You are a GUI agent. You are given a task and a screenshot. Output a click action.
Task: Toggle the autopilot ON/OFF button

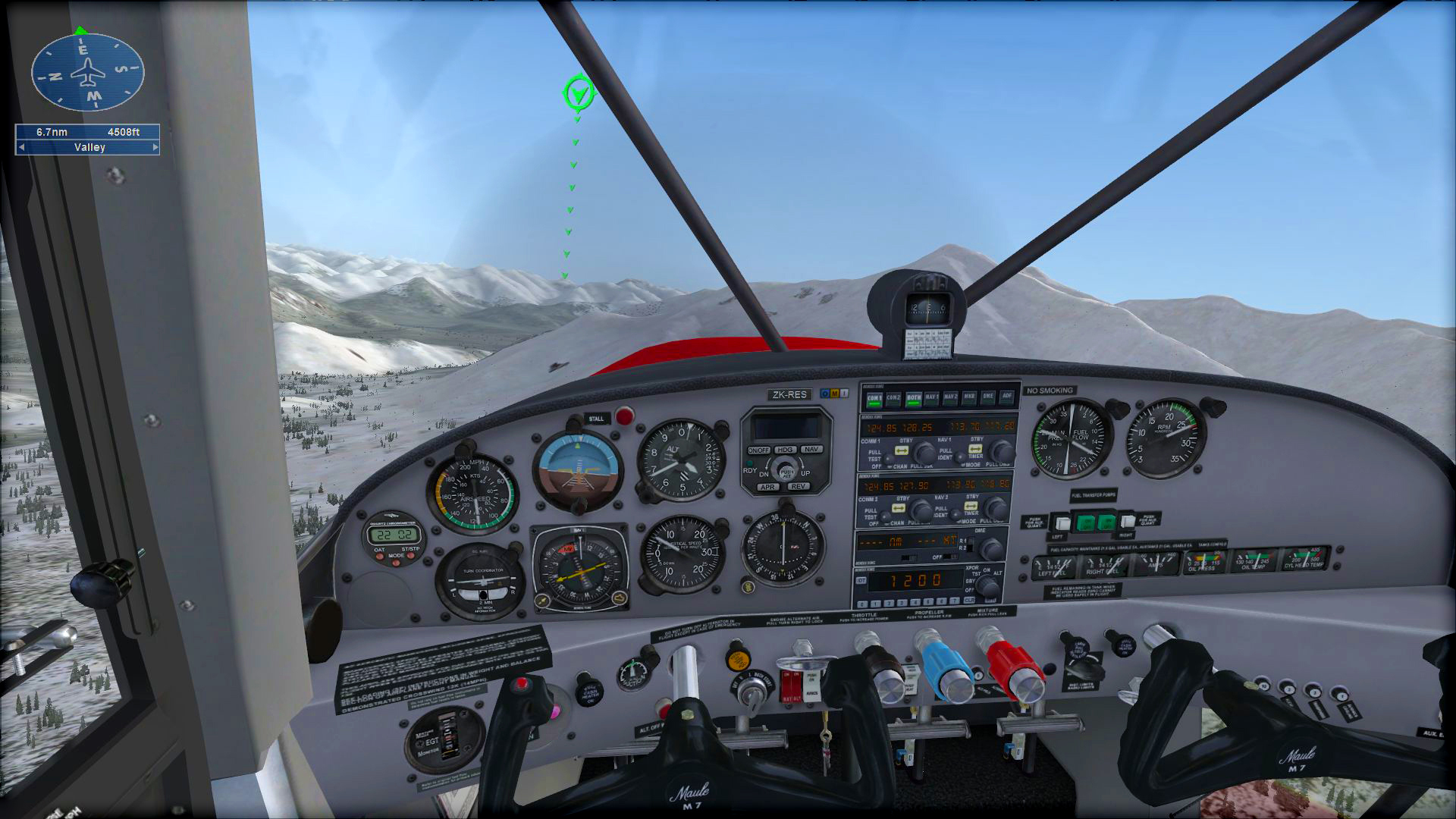pyautogui.click(x=758, y=450)
